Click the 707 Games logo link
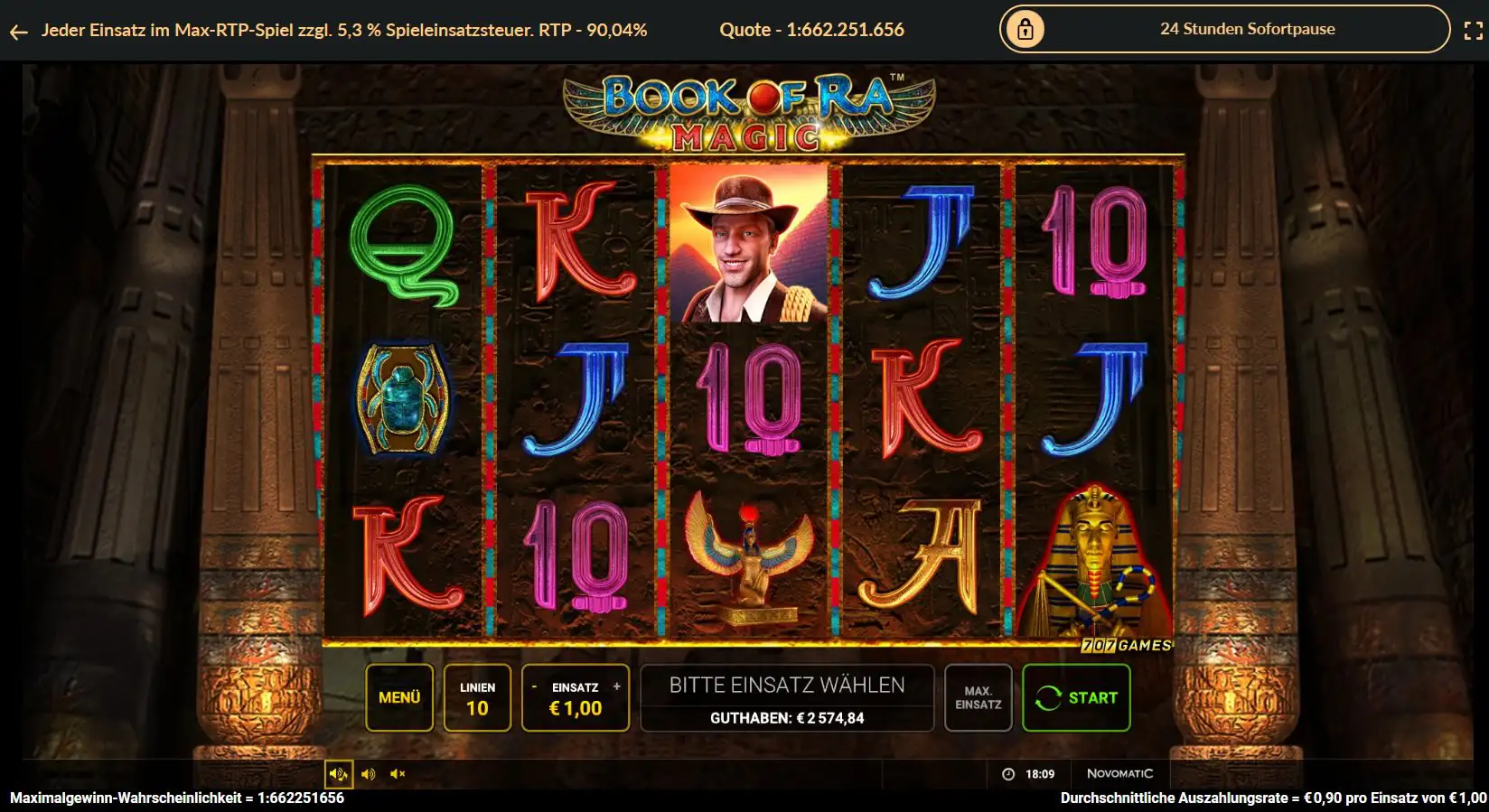This screenshot has height=812, width=1489. [x=1126, y=645]
